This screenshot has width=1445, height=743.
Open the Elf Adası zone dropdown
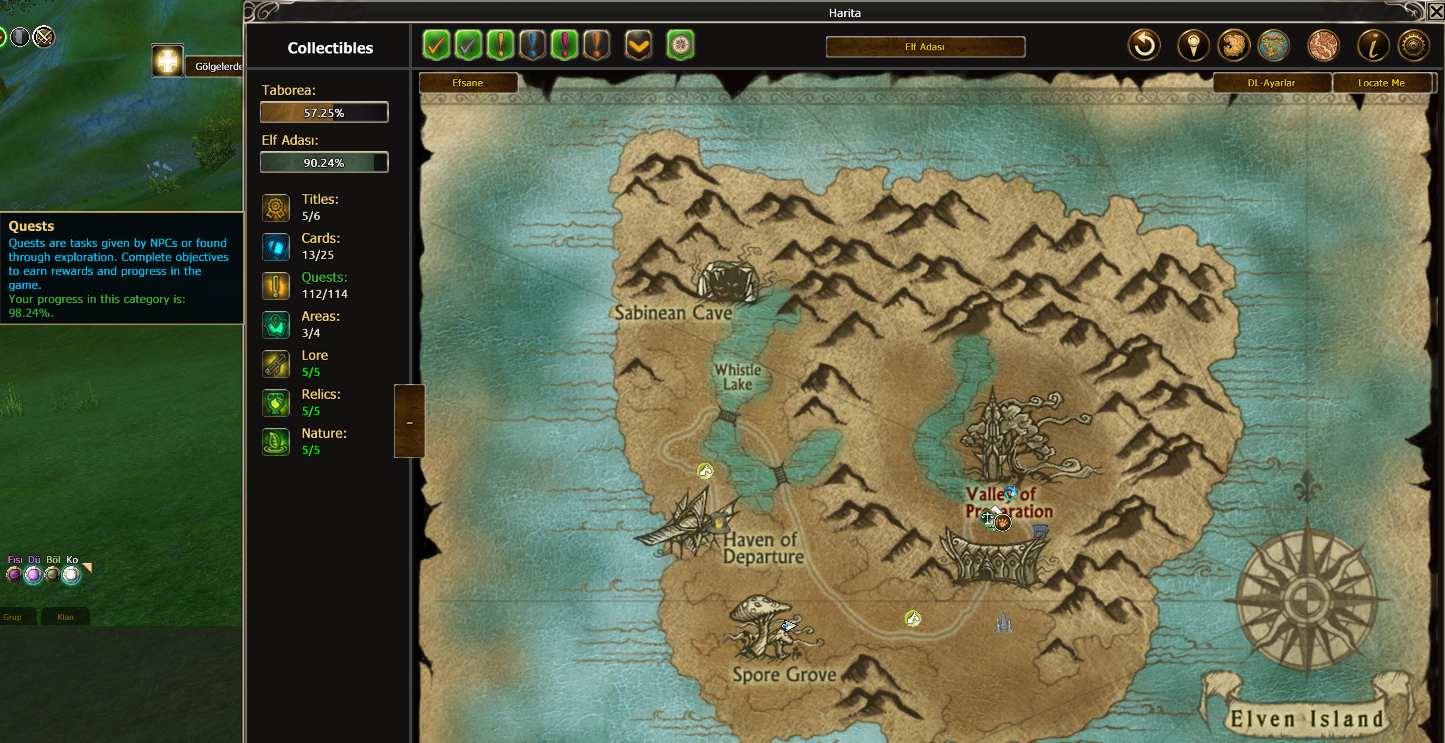[925, 47]
